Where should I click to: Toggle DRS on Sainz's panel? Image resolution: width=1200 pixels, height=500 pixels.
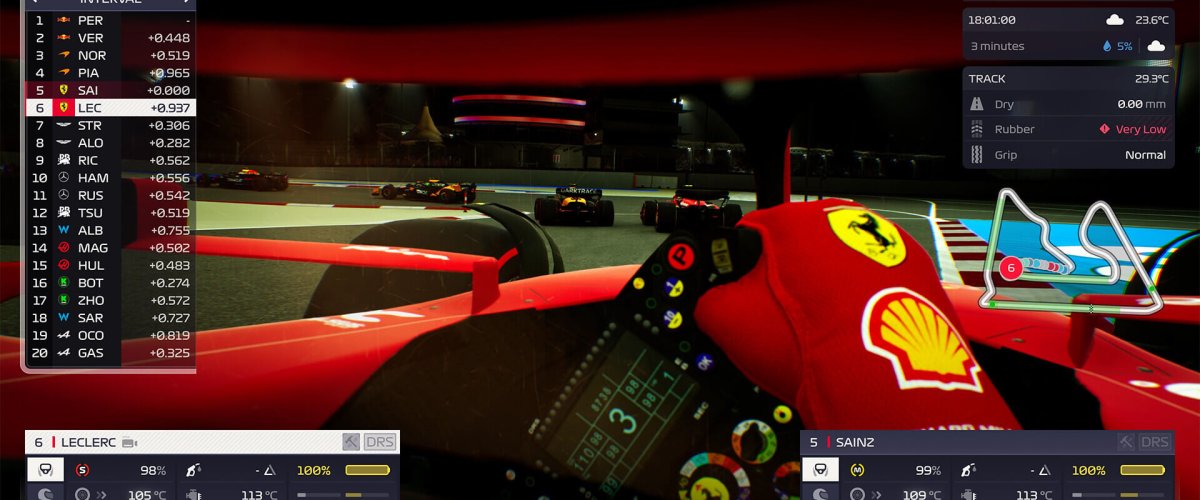coord(1154,442)
